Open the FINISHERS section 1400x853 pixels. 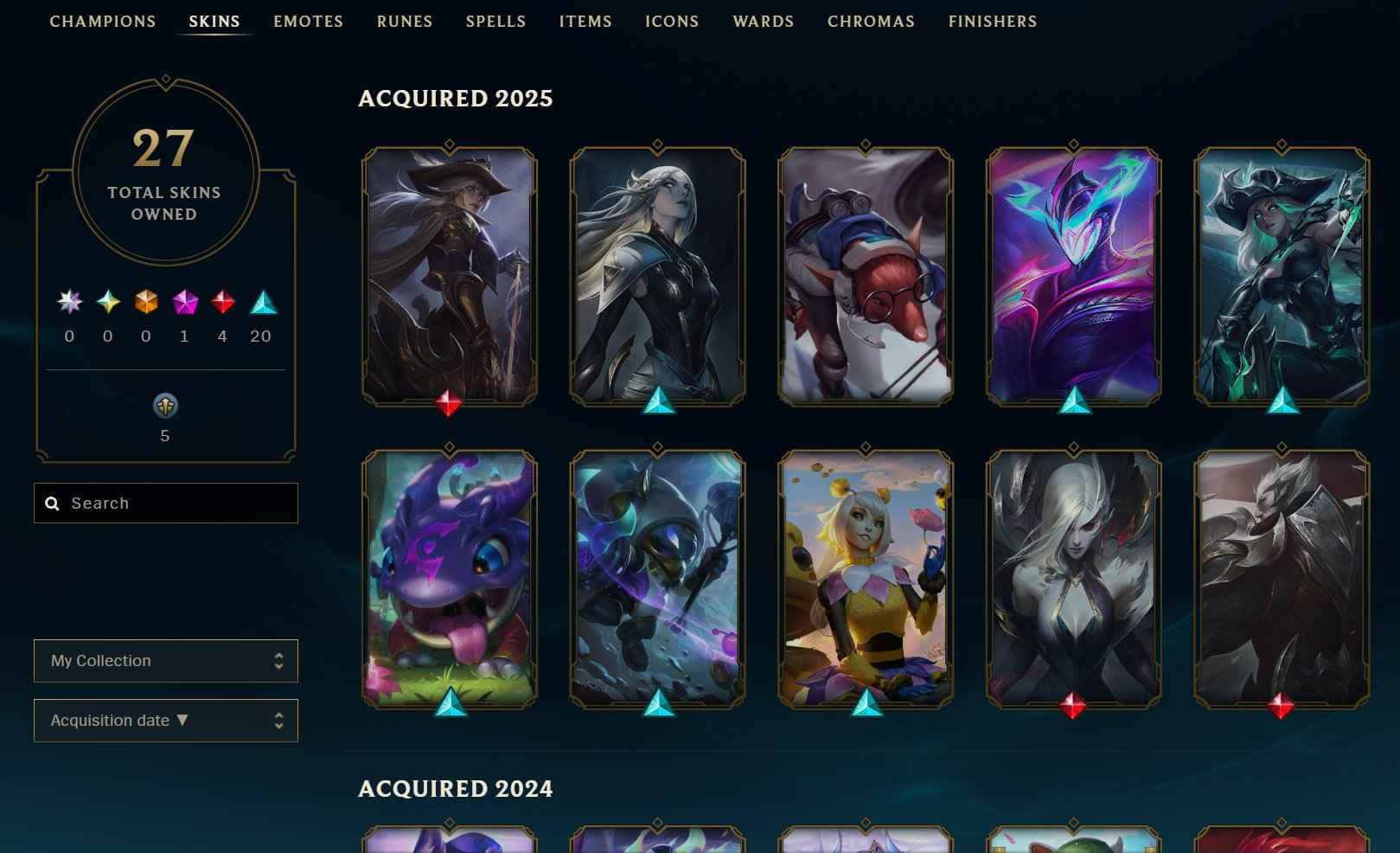point(992,21)
